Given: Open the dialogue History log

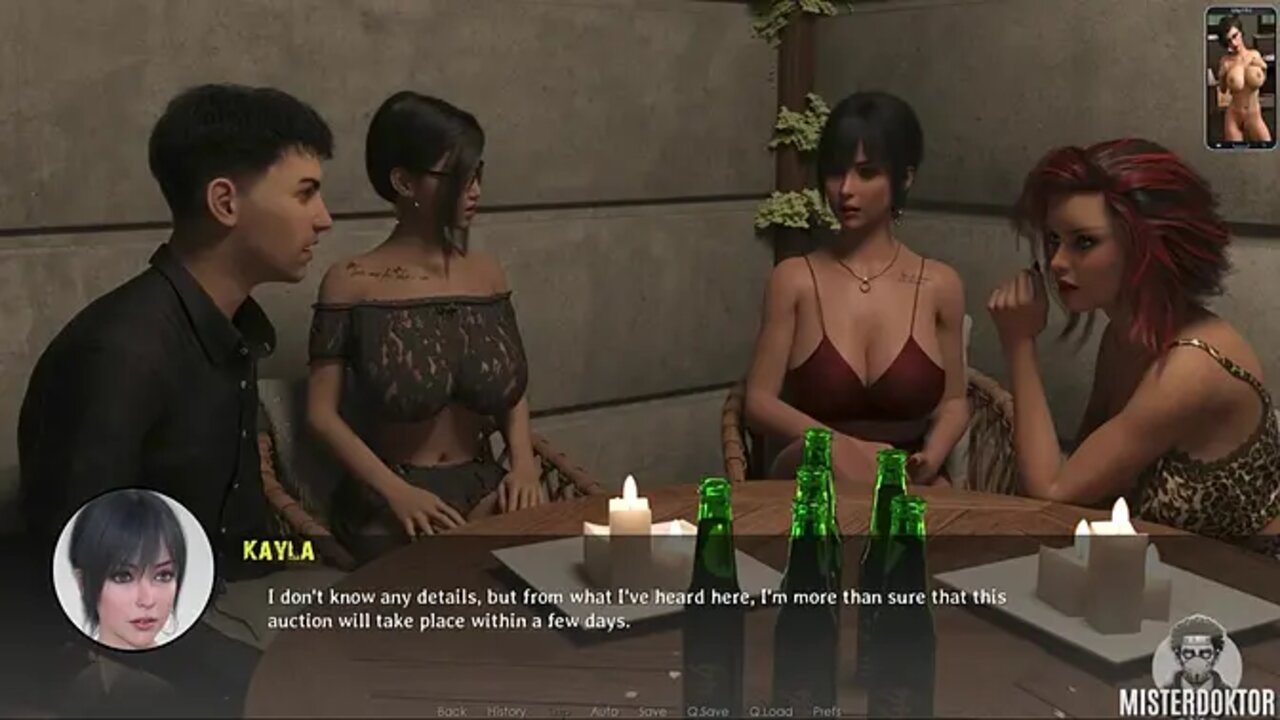Looking at the screenshot, I should point(506,711).
